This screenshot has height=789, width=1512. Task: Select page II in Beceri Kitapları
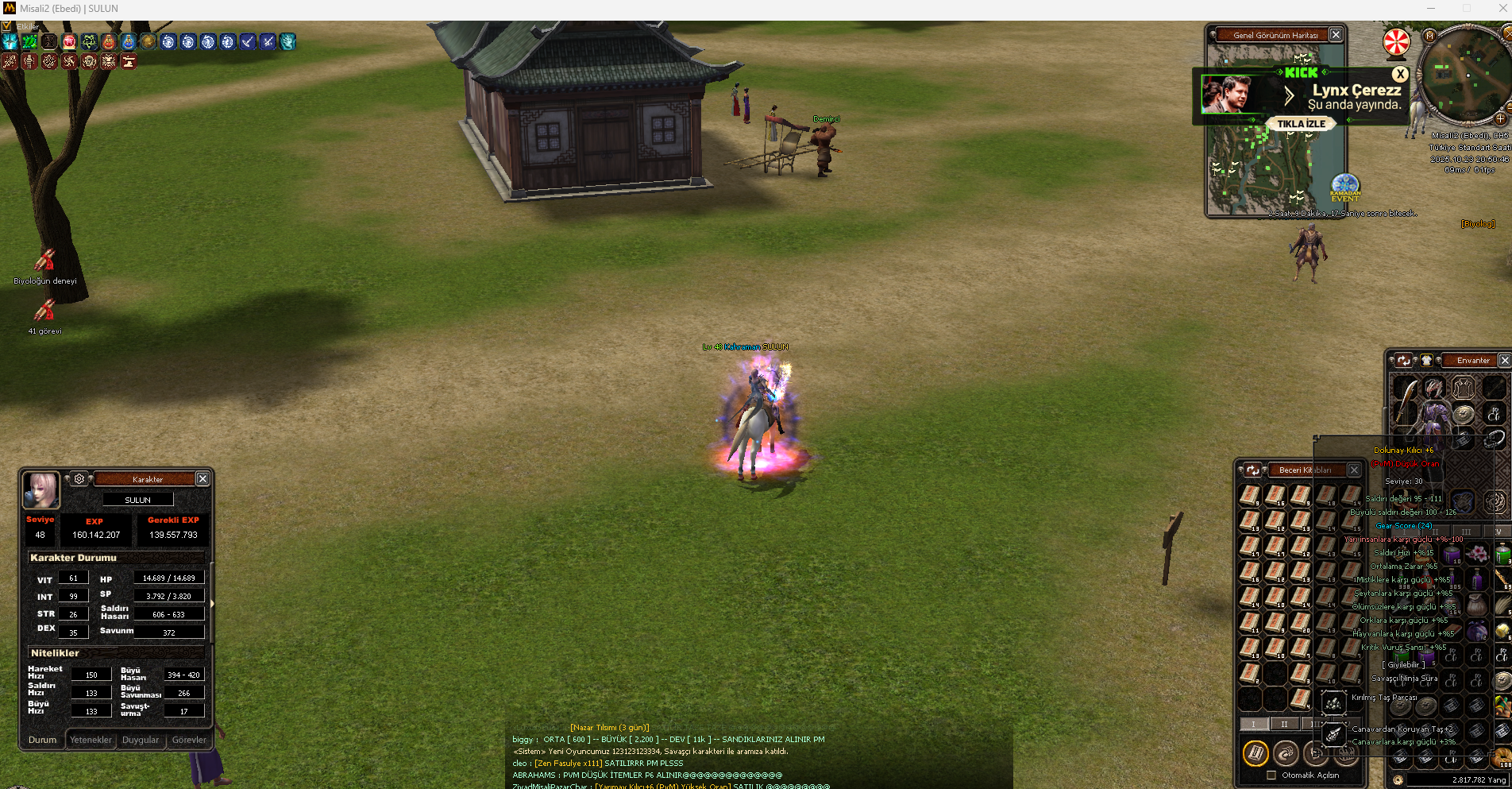[1284, 724]
